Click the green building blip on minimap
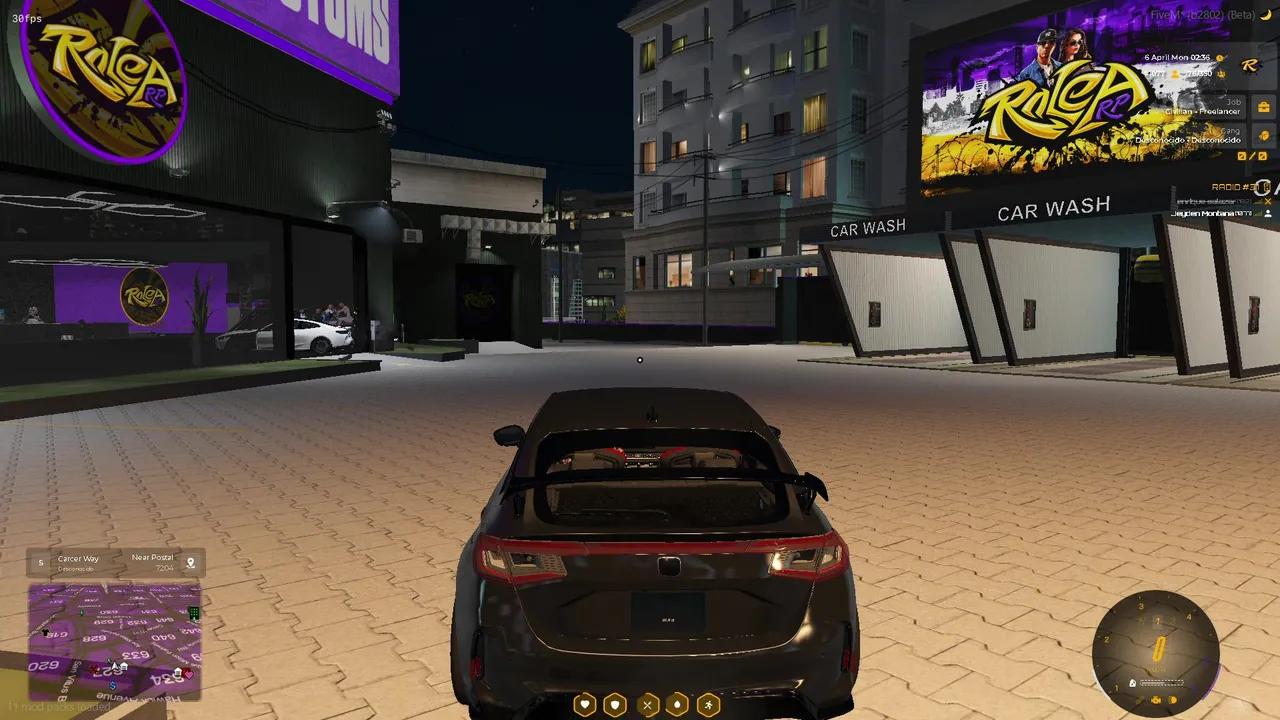The image size is (1280, 720). coord(194,612)
